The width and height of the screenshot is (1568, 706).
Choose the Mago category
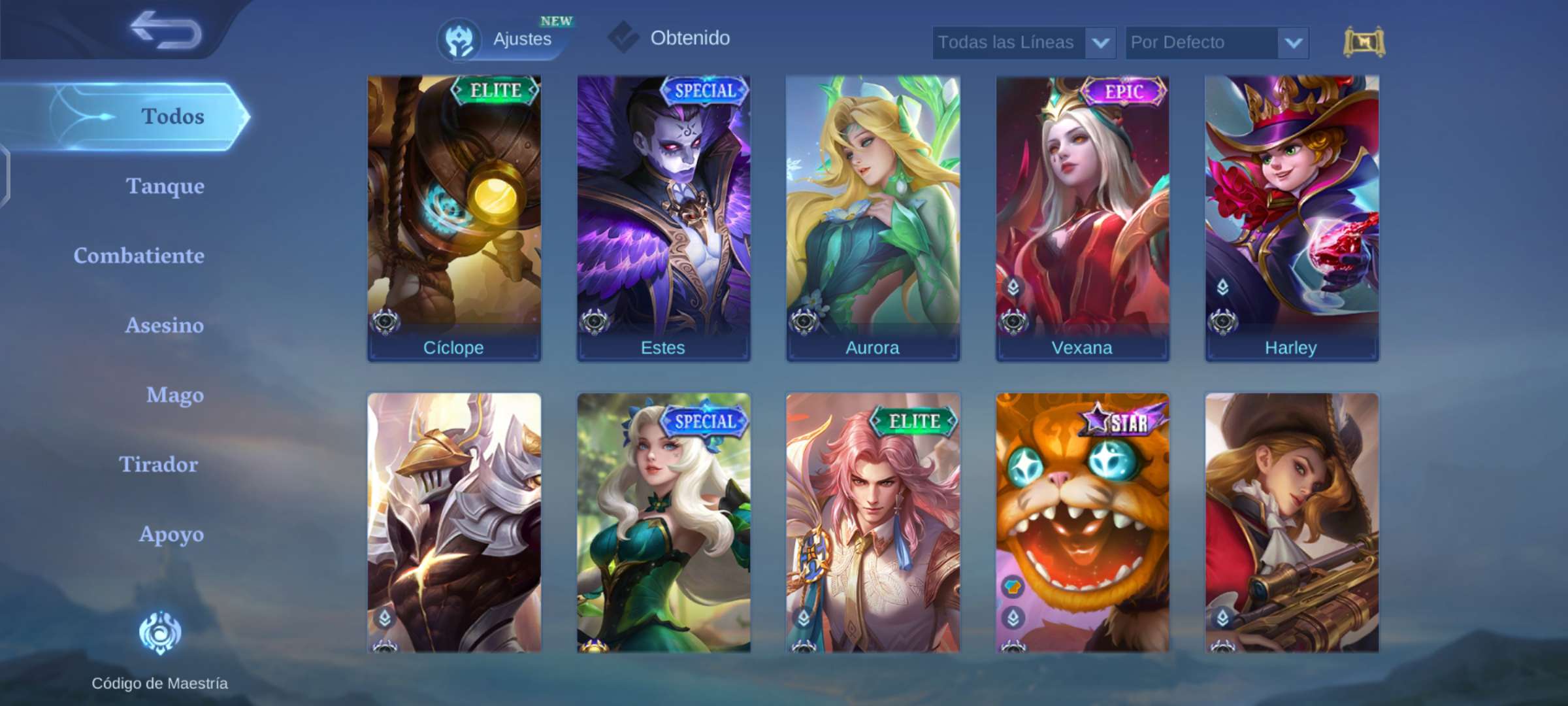tap(174, 395)
